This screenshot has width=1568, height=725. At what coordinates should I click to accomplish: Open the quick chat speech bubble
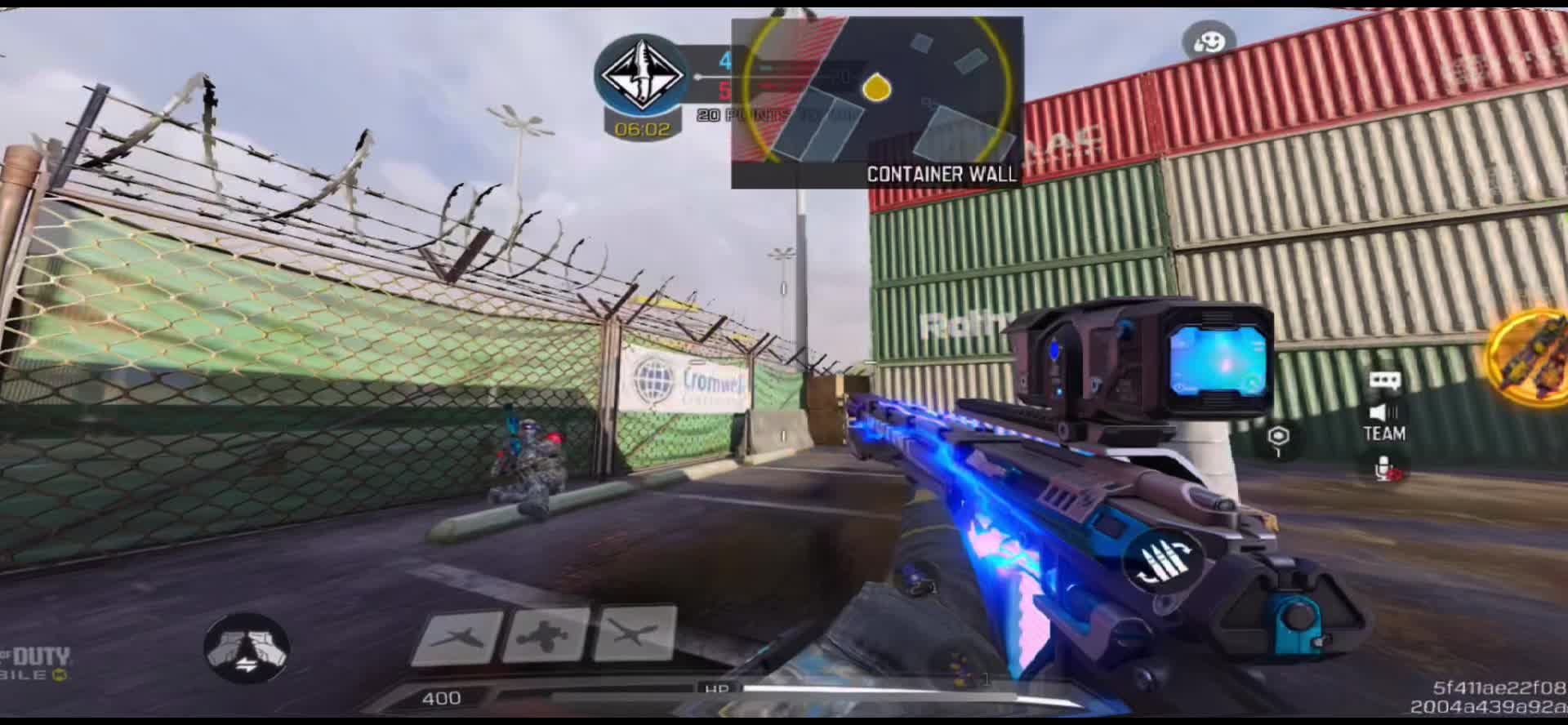tap(1385, 380)
